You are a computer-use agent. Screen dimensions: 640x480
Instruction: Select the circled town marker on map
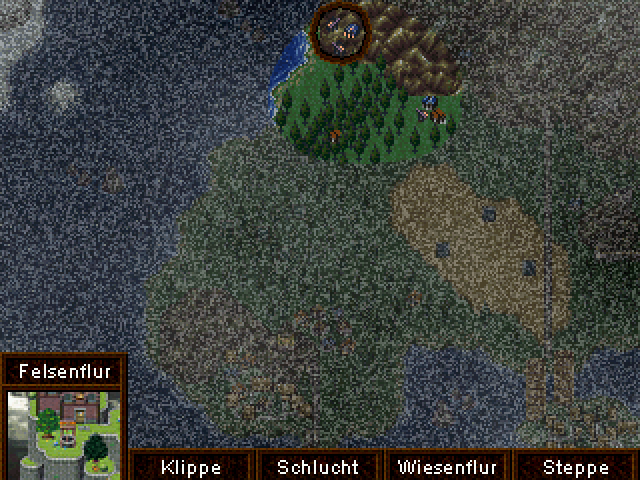tap(339, 31)
